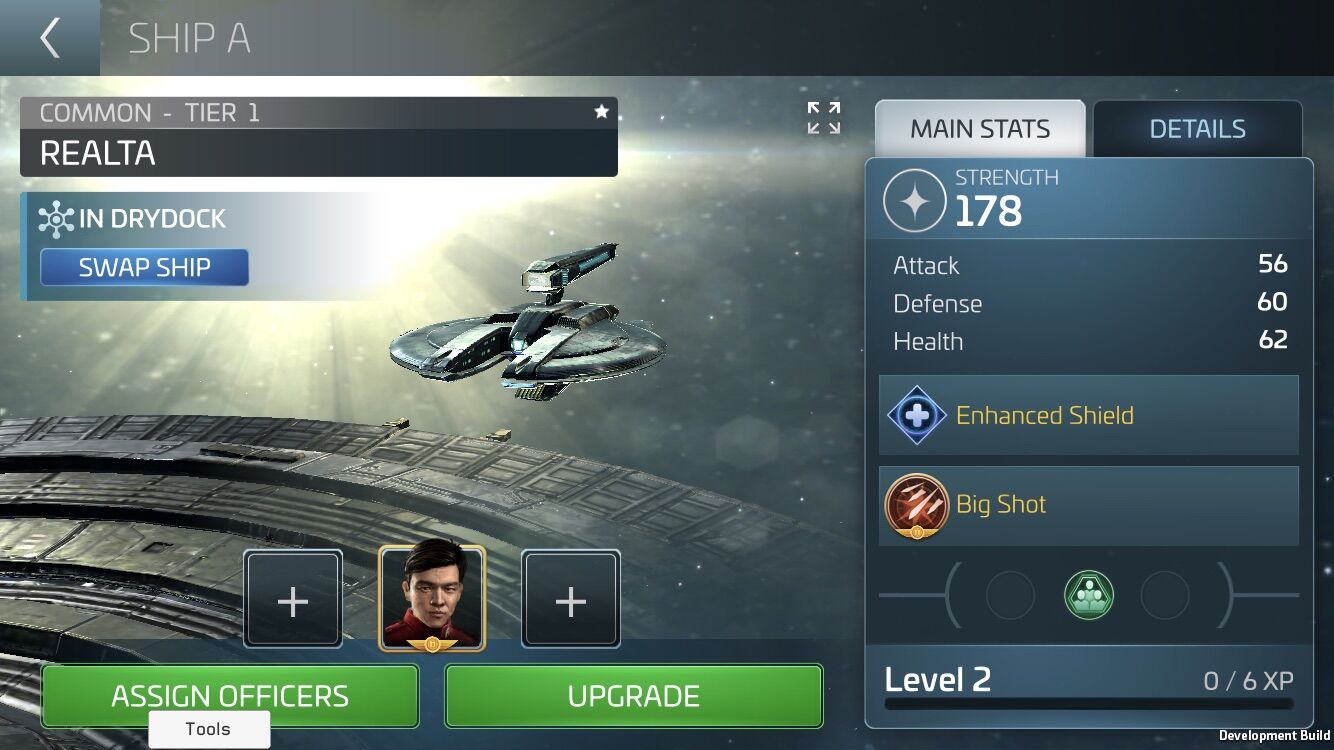
Task: Upgrade the Realta ship
Action: tap(633, 696)
